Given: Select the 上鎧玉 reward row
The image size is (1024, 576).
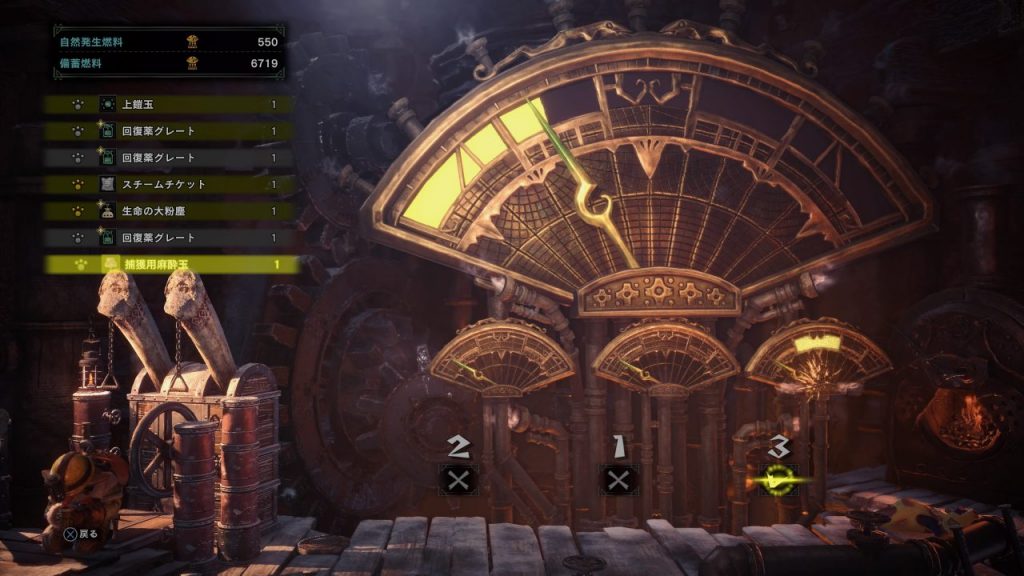Looking at the screenshot, I should [x=170, y=104].
